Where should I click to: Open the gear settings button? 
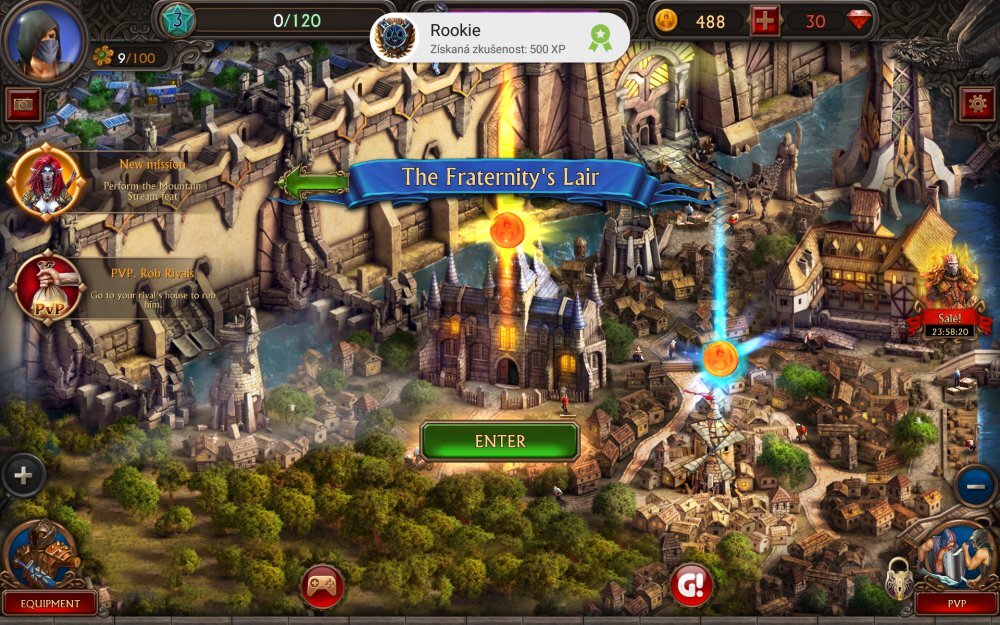(x=976, y=104)
